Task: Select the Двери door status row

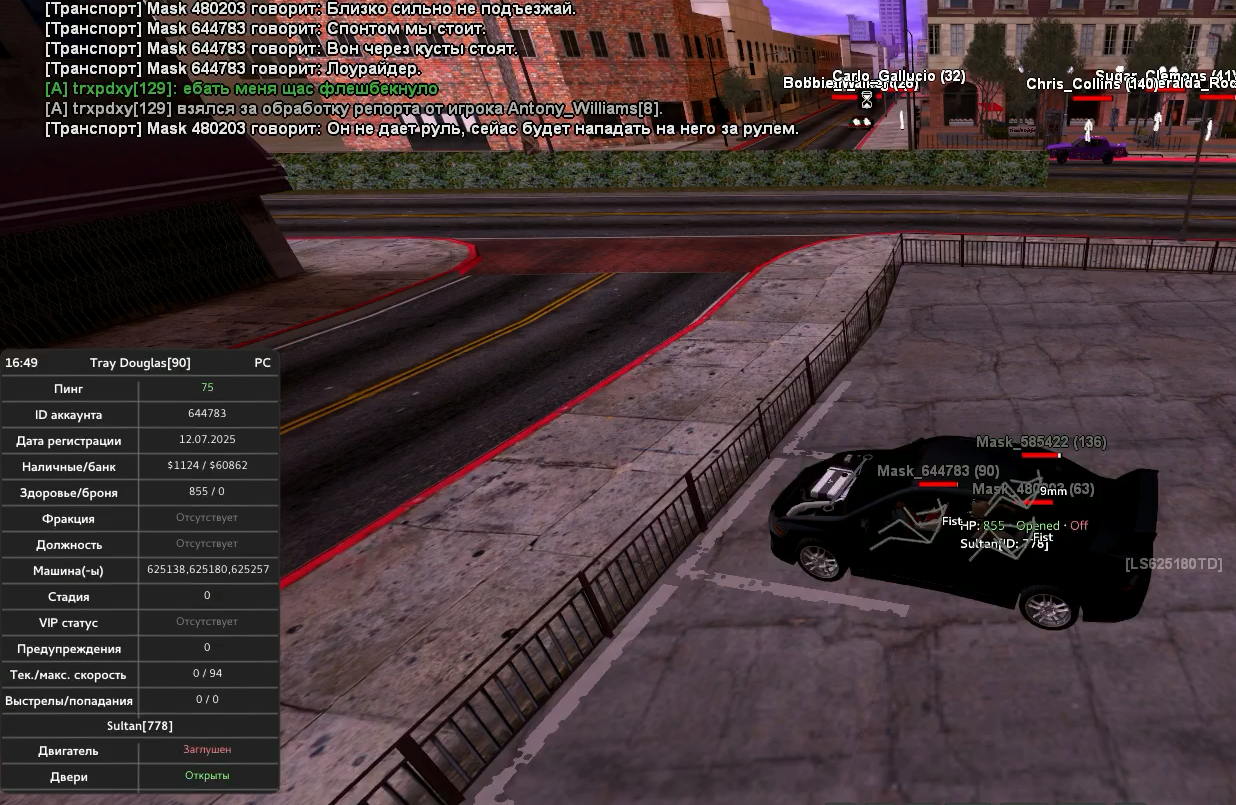Action: point(140,776)
